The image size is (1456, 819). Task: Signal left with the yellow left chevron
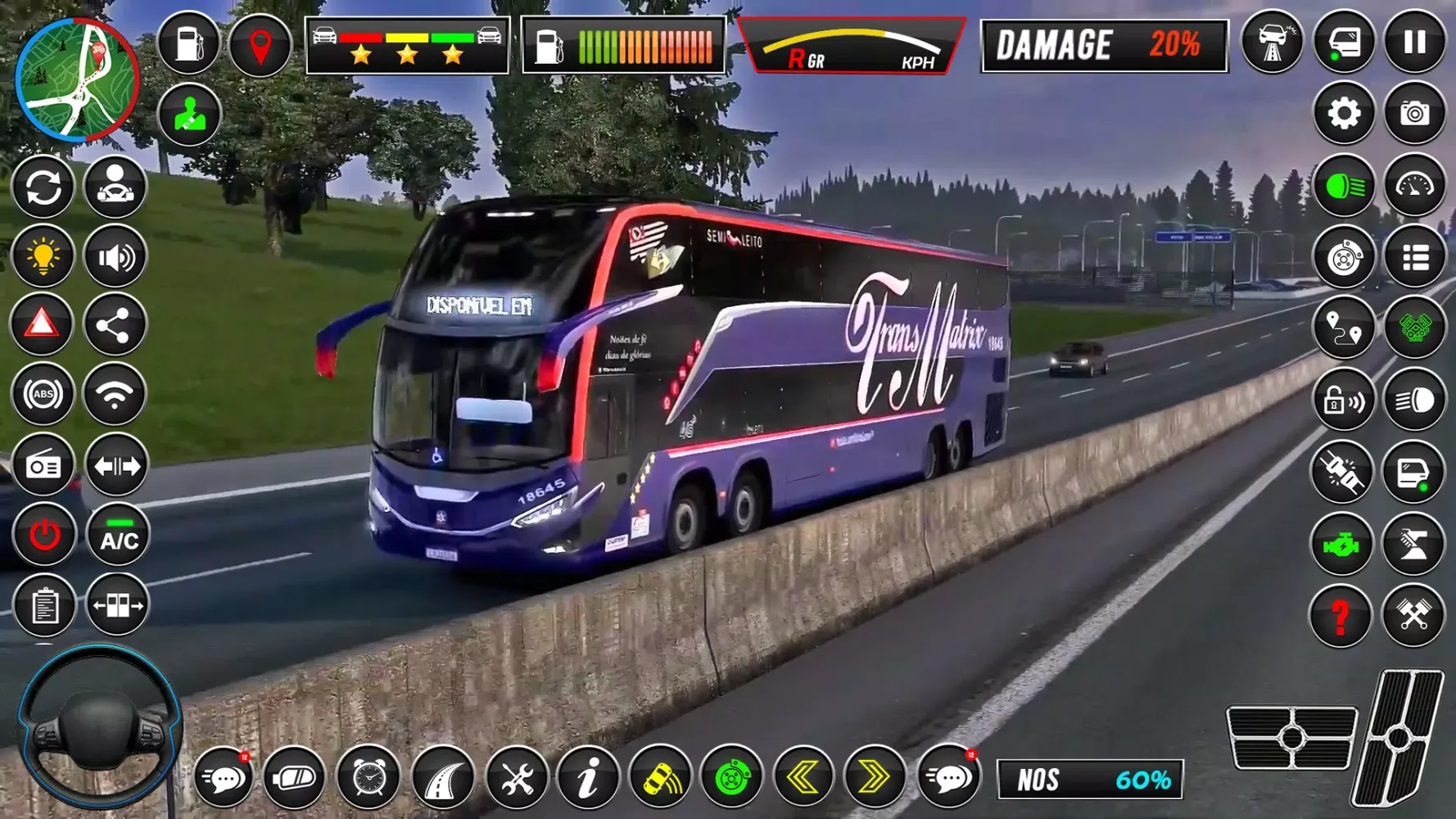pos(803,776)
